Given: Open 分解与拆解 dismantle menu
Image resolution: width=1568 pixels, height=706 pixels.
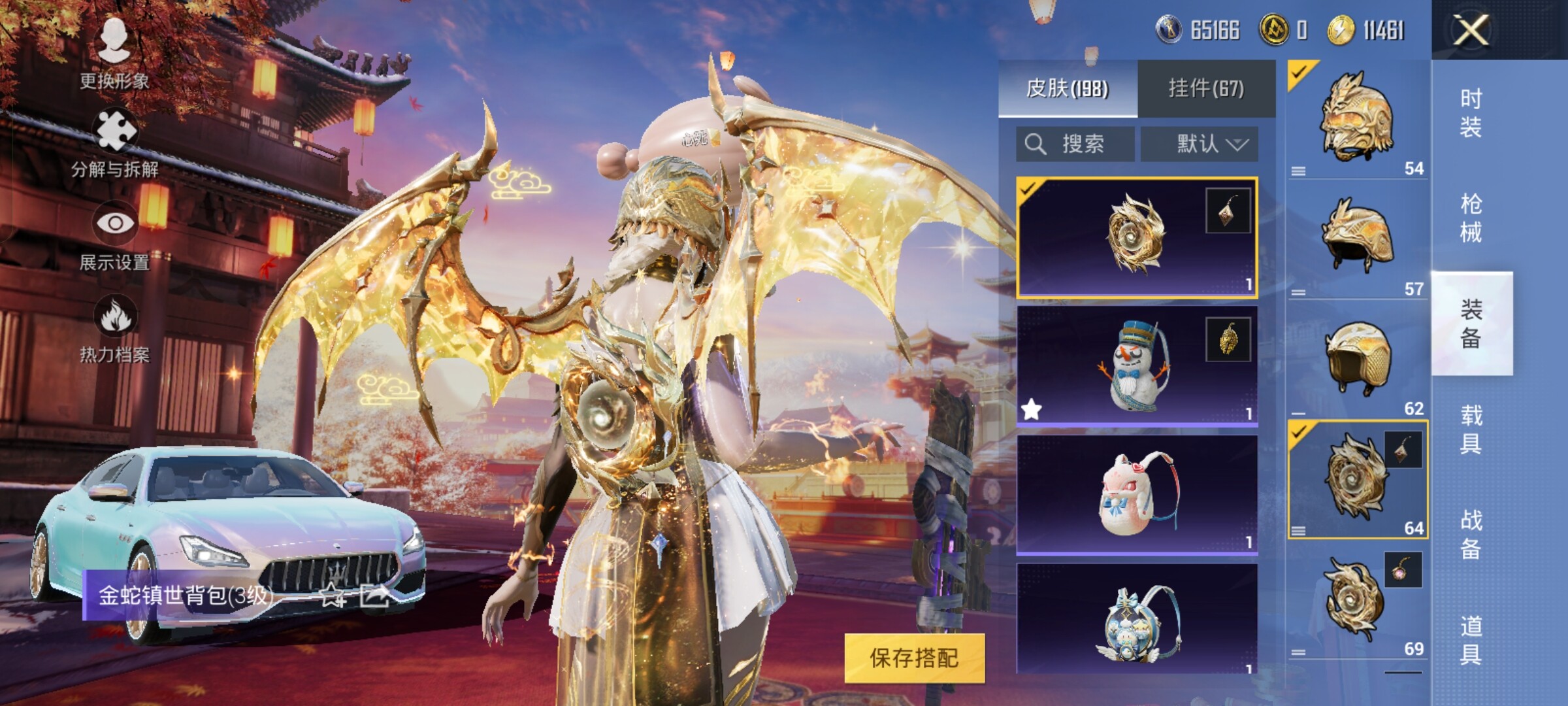Looking at the screenshot, I should click(x=114, y=144).
